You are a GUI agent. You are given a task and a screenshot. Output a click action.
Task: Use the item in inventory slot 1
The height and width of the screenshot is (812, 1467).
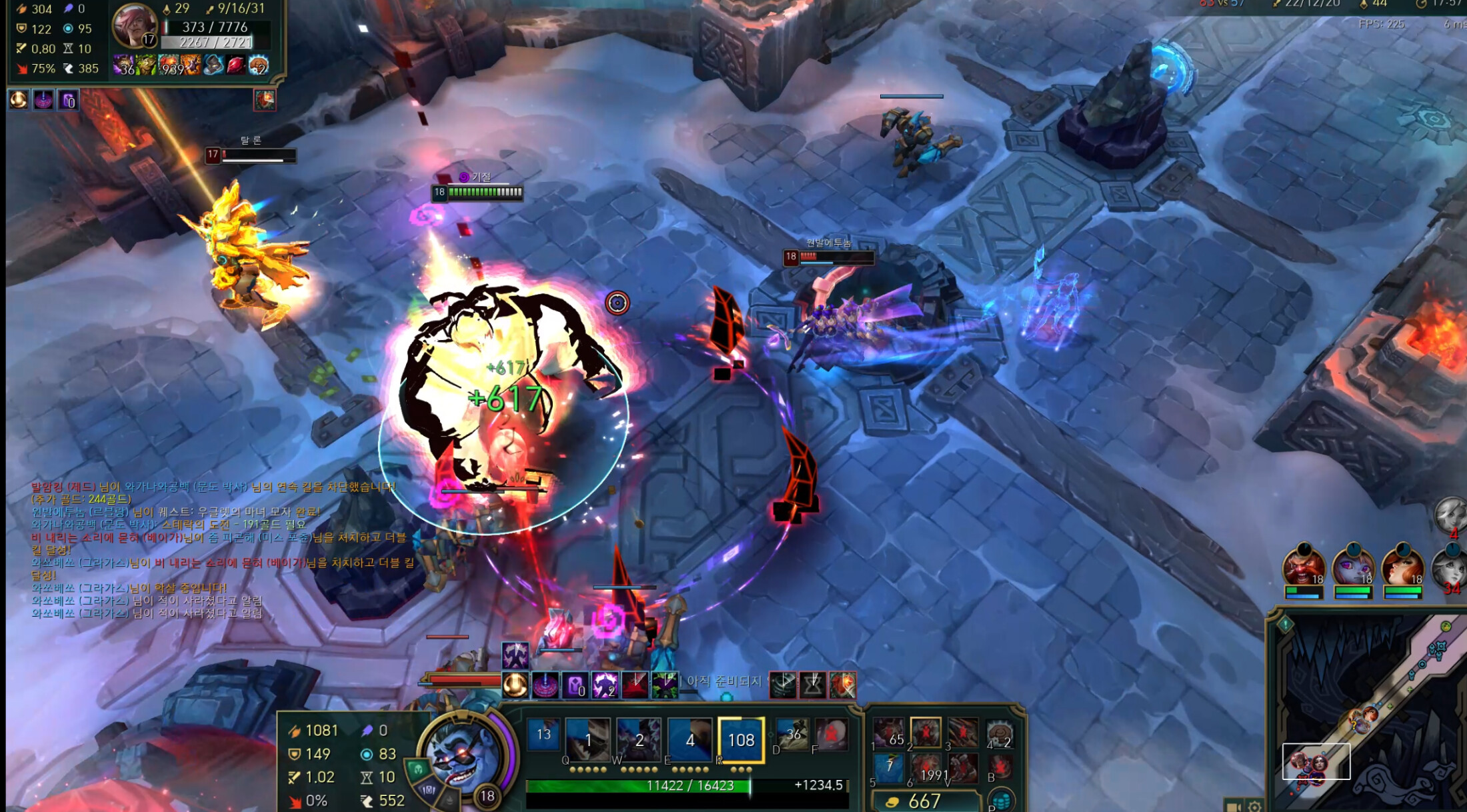click(889, 733)
